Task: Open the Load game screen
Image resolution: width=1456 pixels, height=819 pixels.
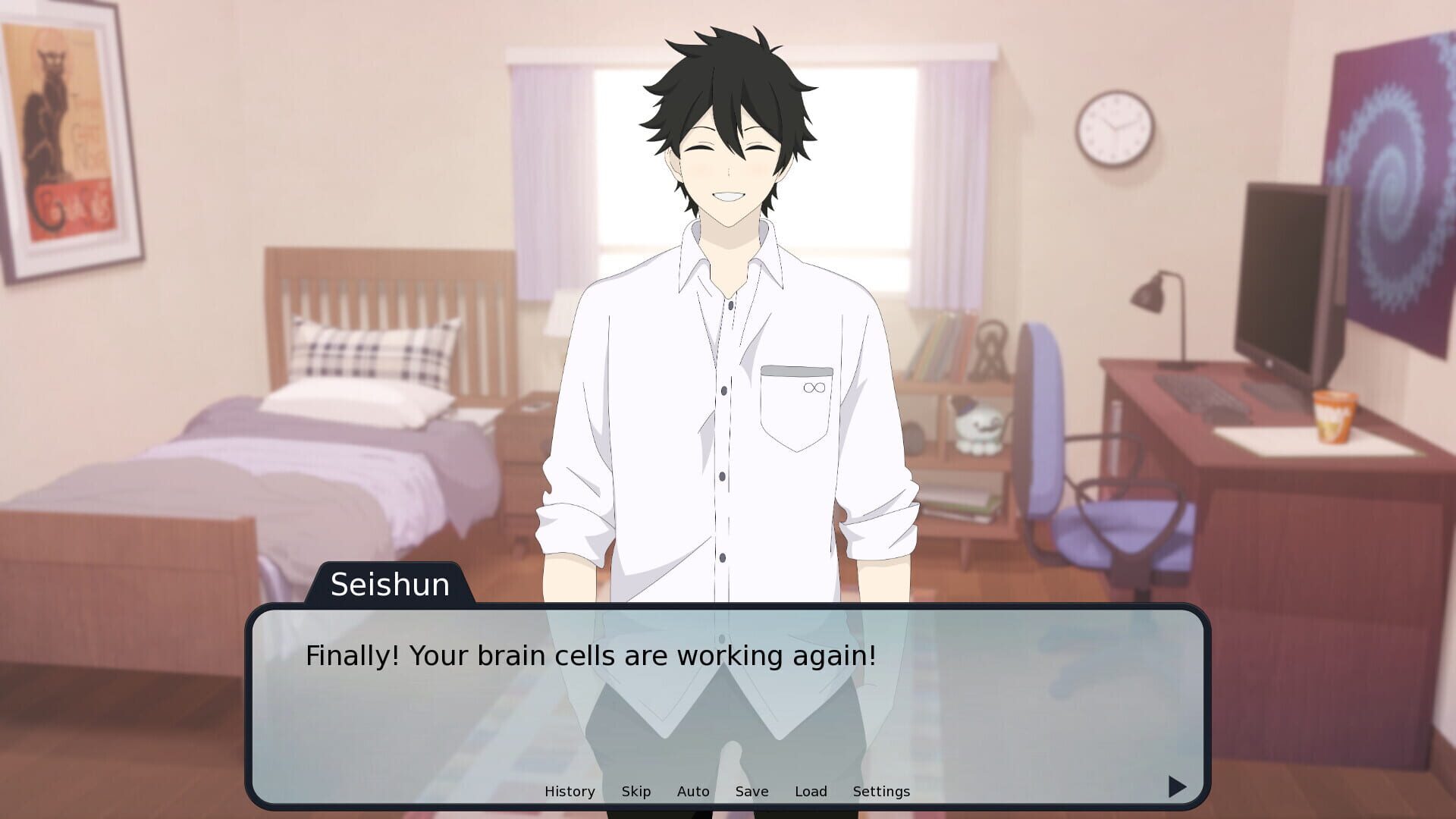Action: click(811, 791)
